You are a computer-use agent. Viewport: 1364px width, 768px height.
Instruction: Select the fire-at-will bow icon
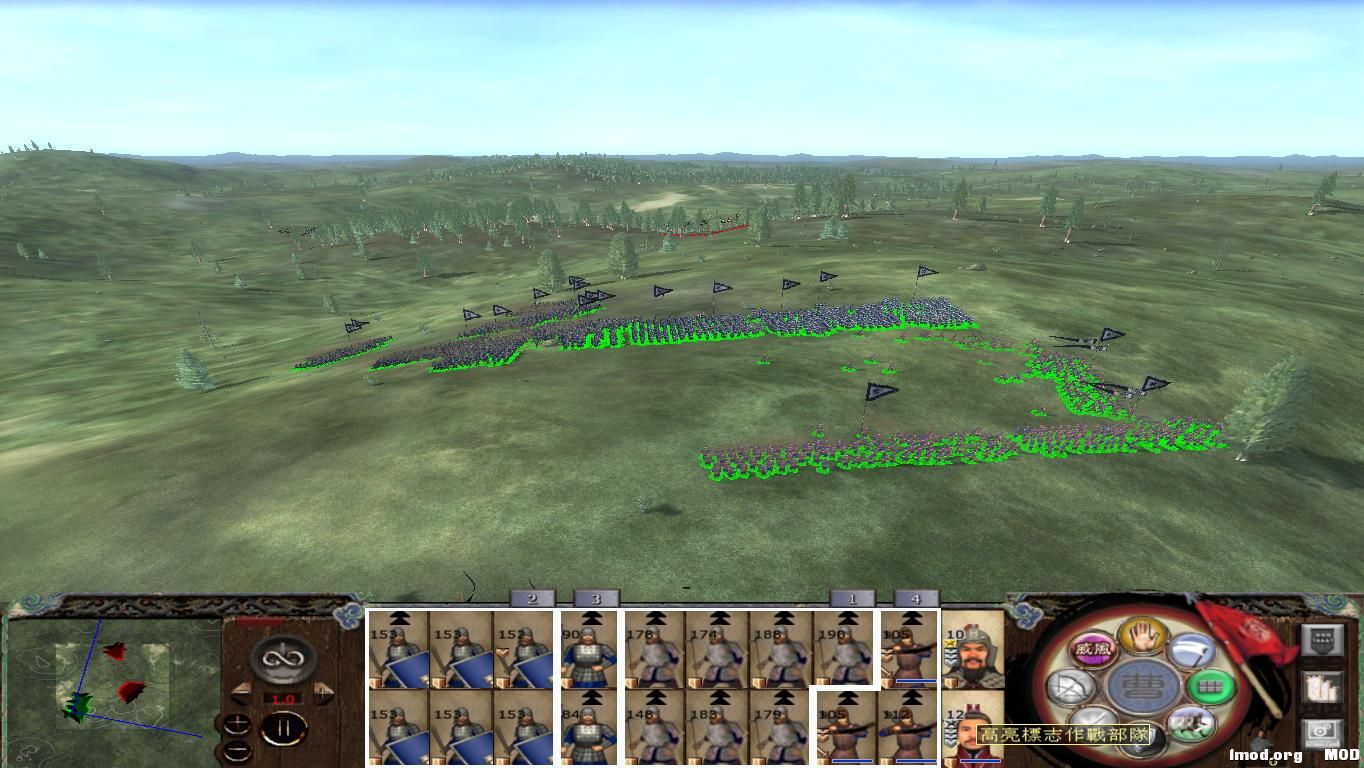coord(1070,687)
